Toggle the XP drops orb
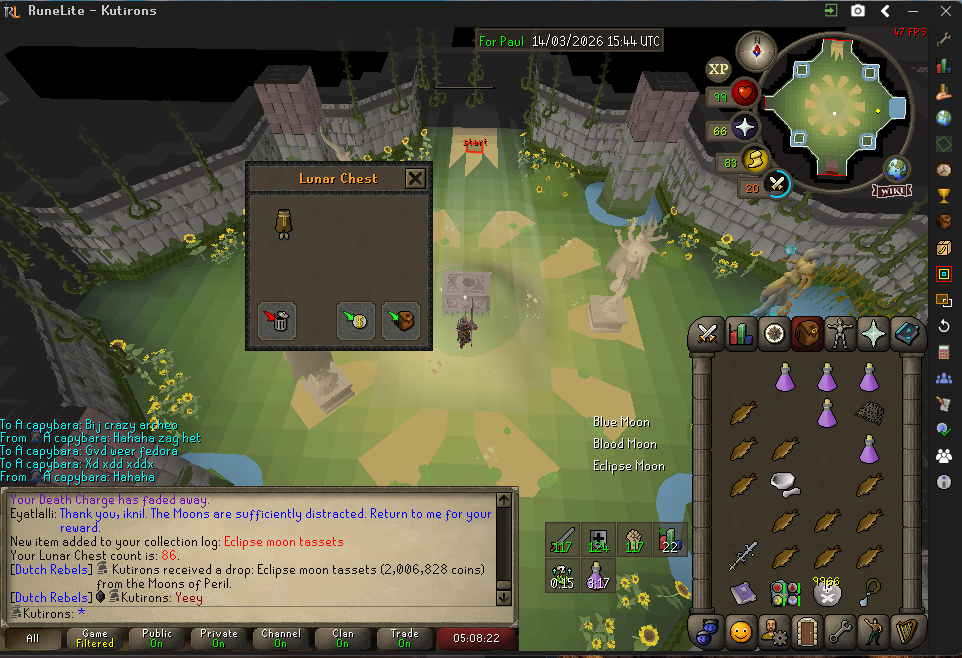Screen dimensions: 962x658 point(718,69)
